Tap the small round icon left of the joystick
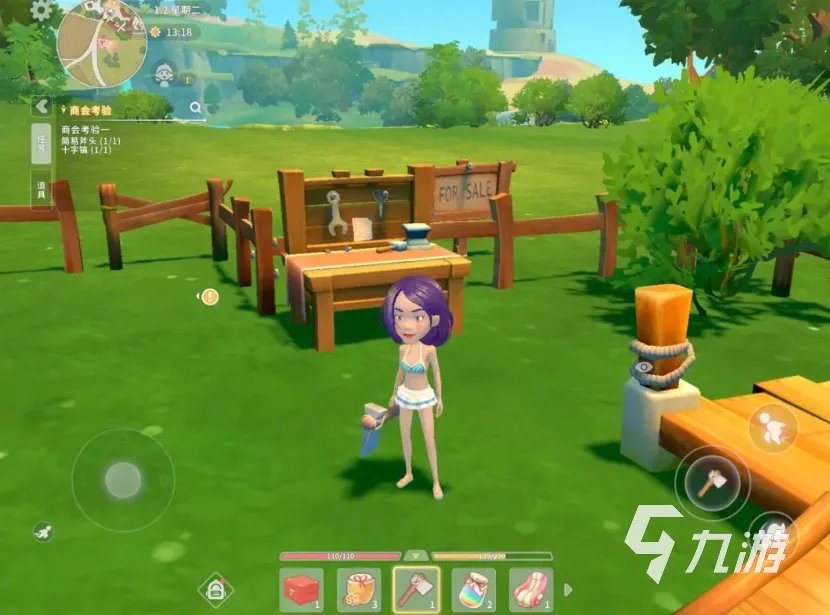830x615 pixels. (x=42, y=531)
